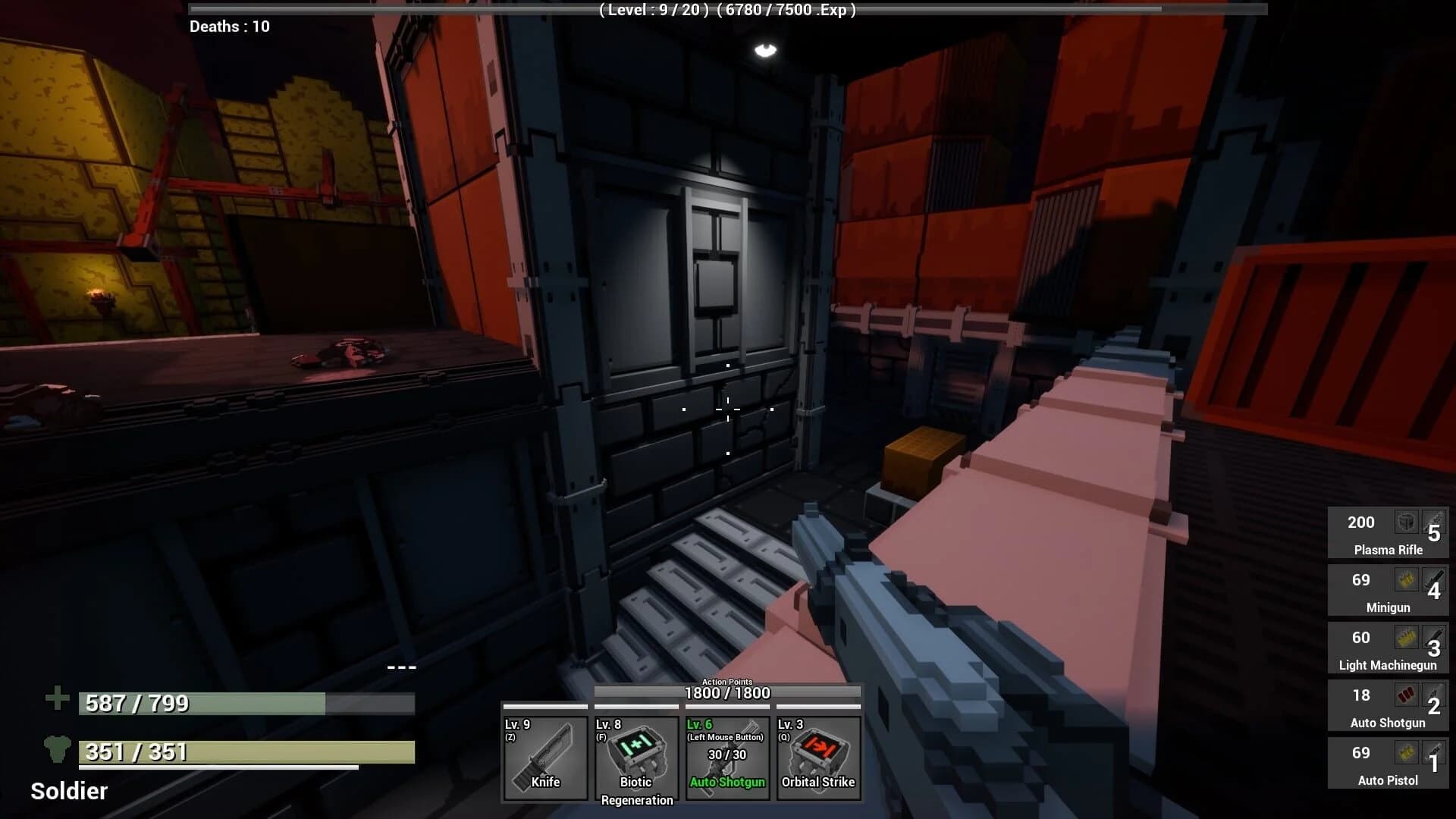Click the plasma cell ammo cube icon

point(1406,522)
